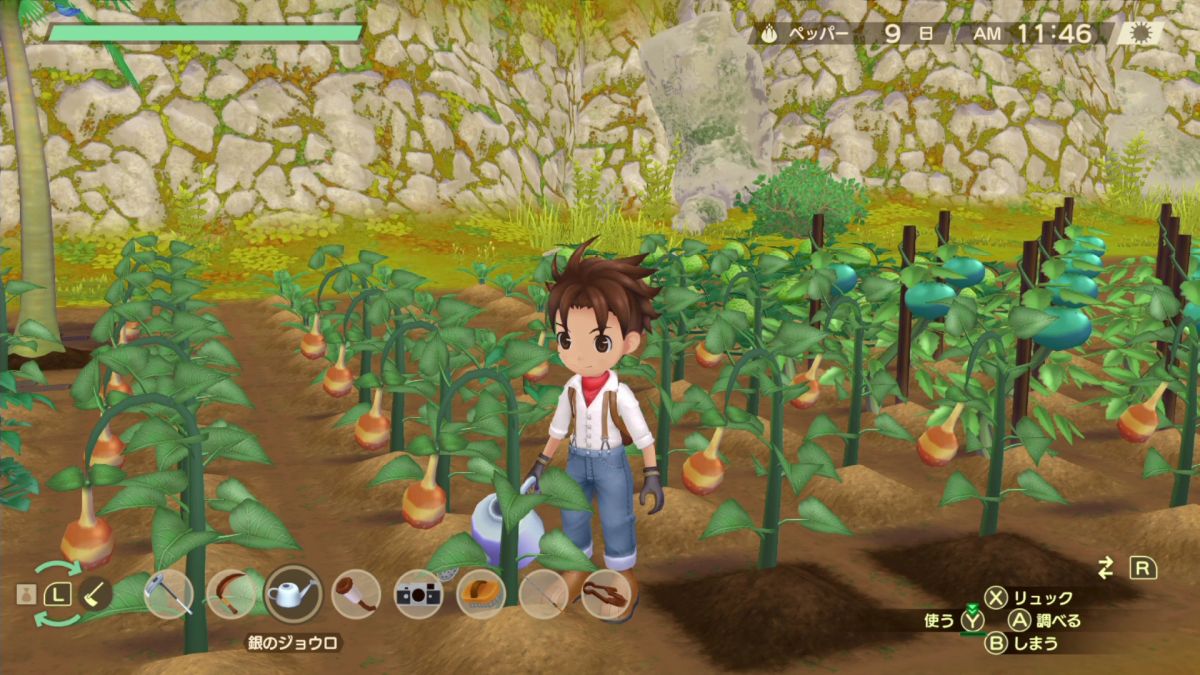Equip the hammer tool
The image size is (1200, 675).
click(356, 594)
